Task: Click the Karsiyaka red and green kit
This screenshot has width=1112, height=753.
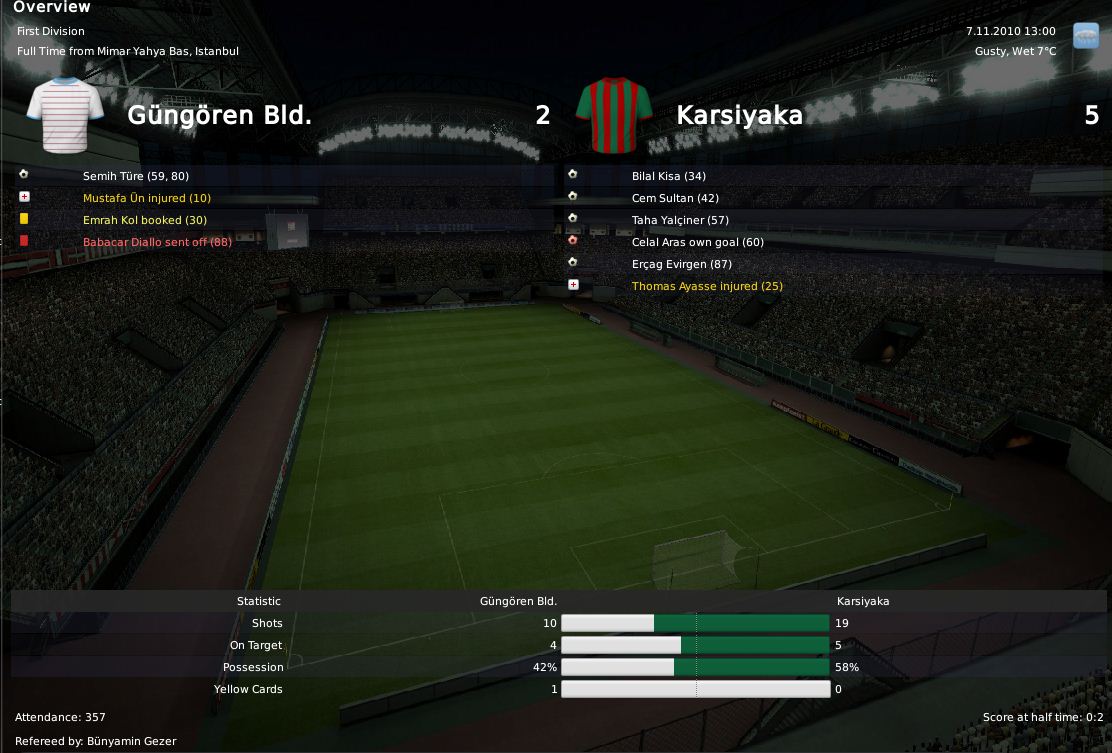Action: pyautogui.click(x=614, y=116)
